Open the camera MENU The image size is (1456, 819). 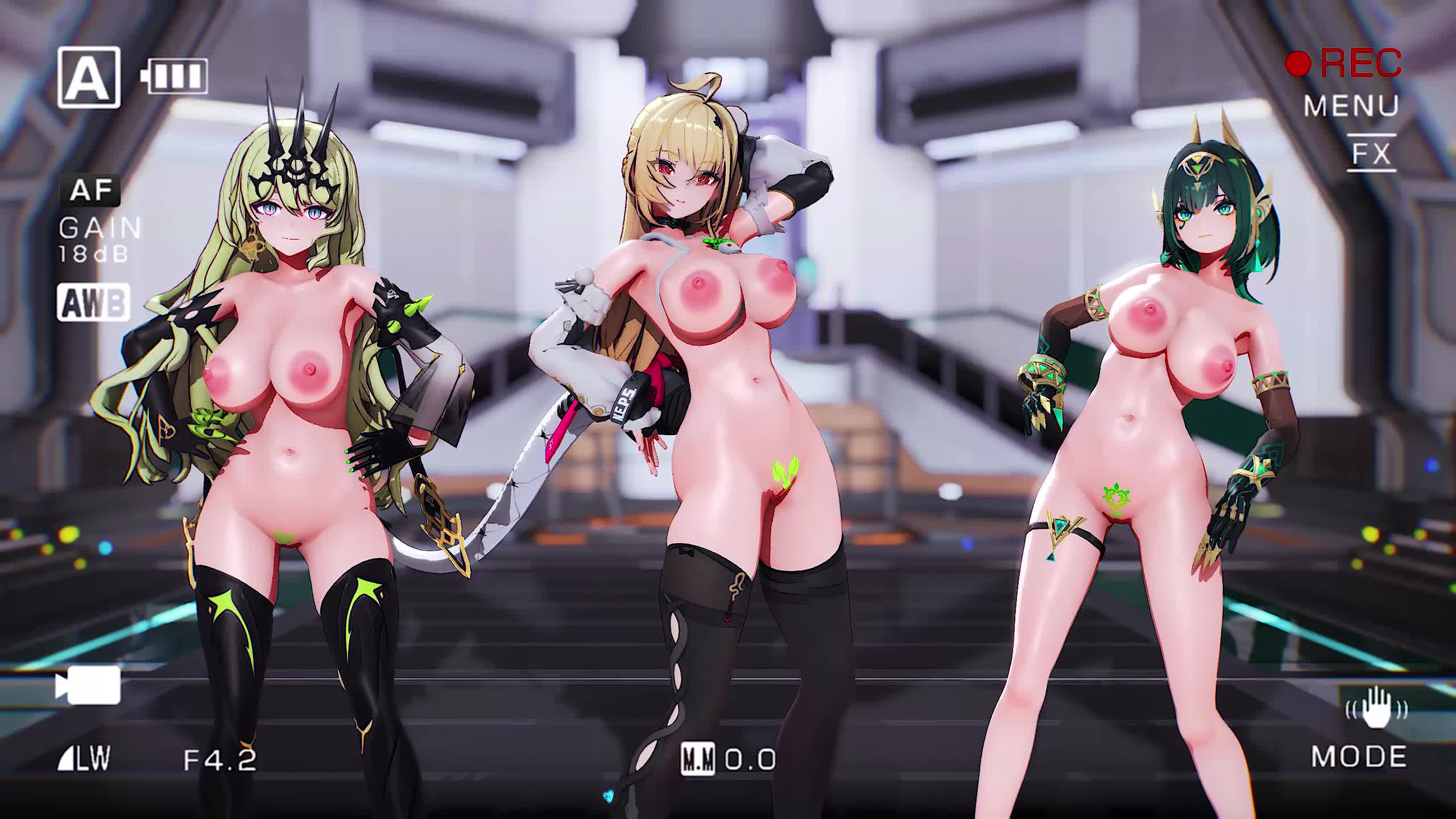tap(1351, 106)
